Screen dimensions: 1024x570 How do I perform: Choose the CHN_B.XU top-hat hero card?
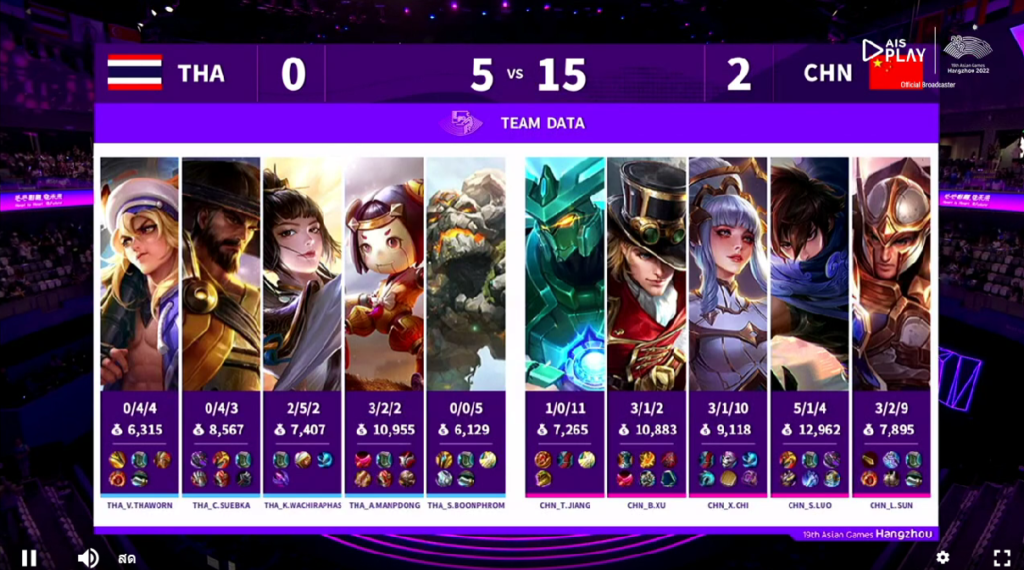[x=647, y=273]
